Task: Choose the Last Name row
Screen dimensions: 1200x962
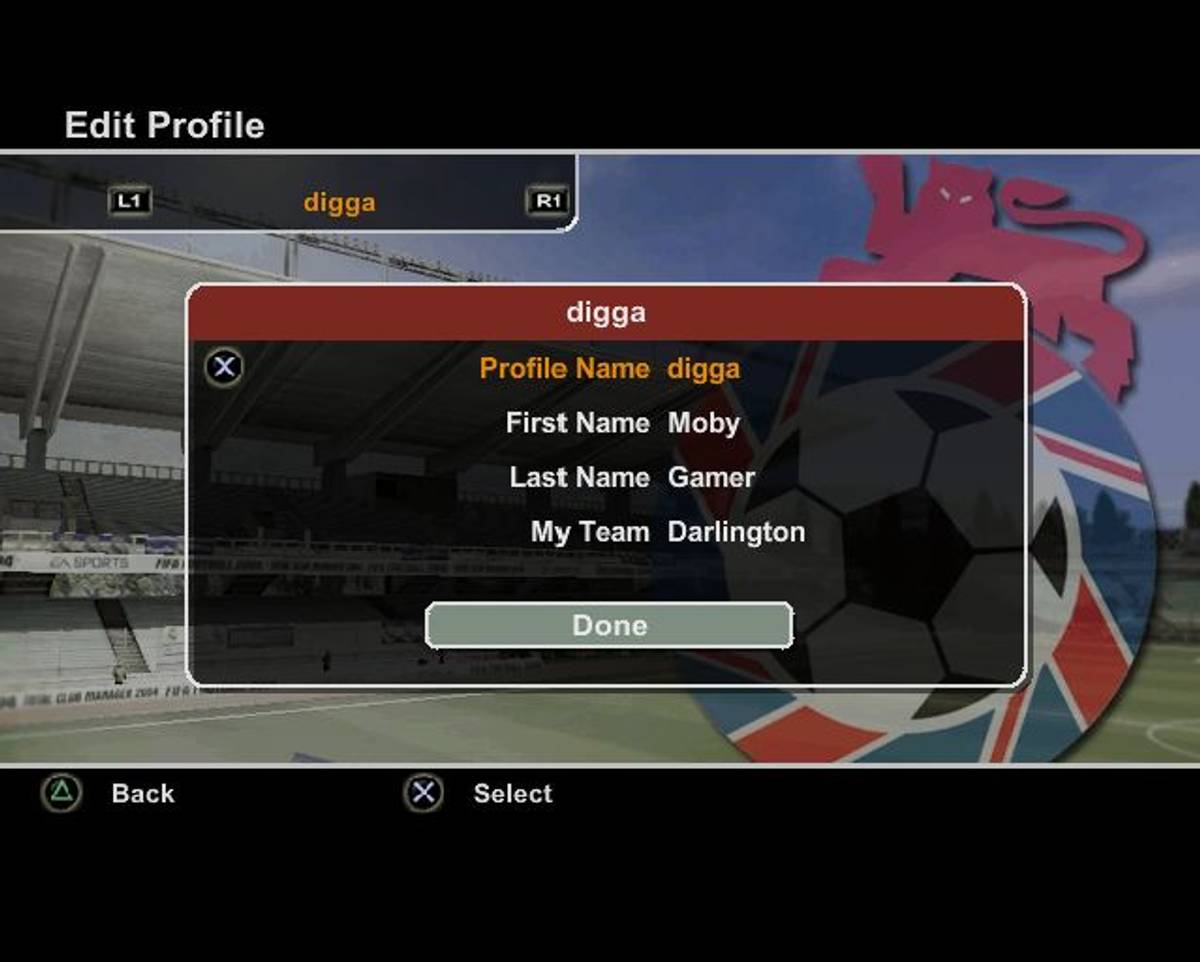Action: (631, 477)
